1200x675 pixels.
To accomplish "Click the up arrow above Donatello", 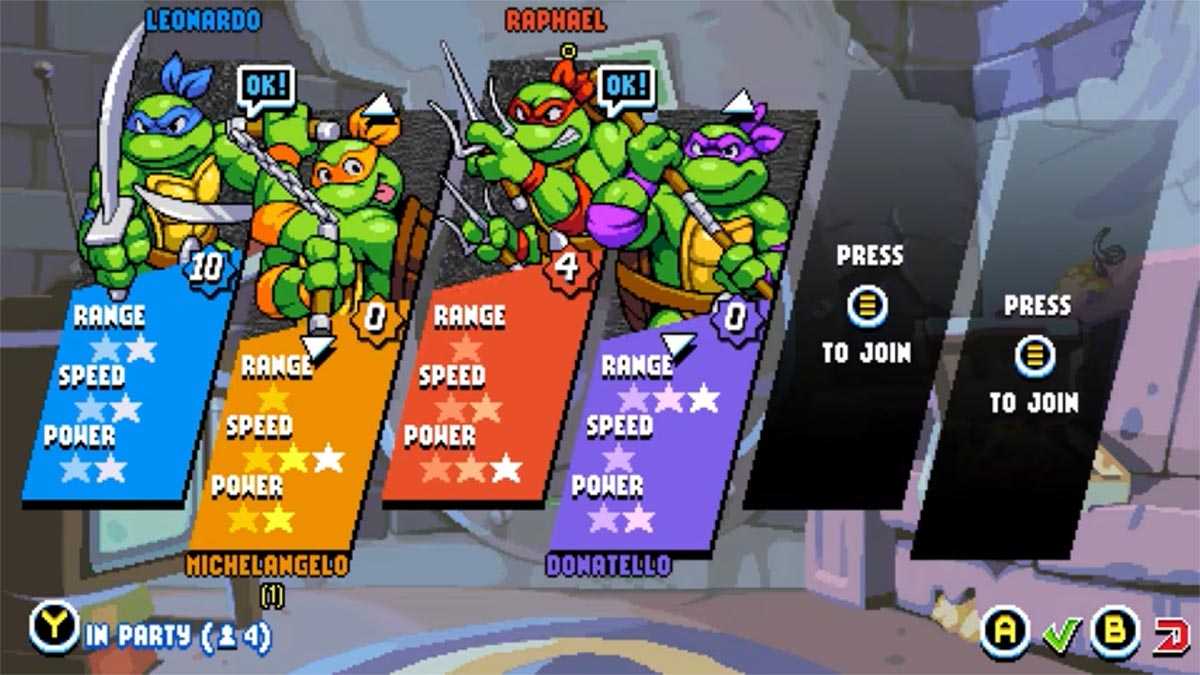I will coord(738,101).
